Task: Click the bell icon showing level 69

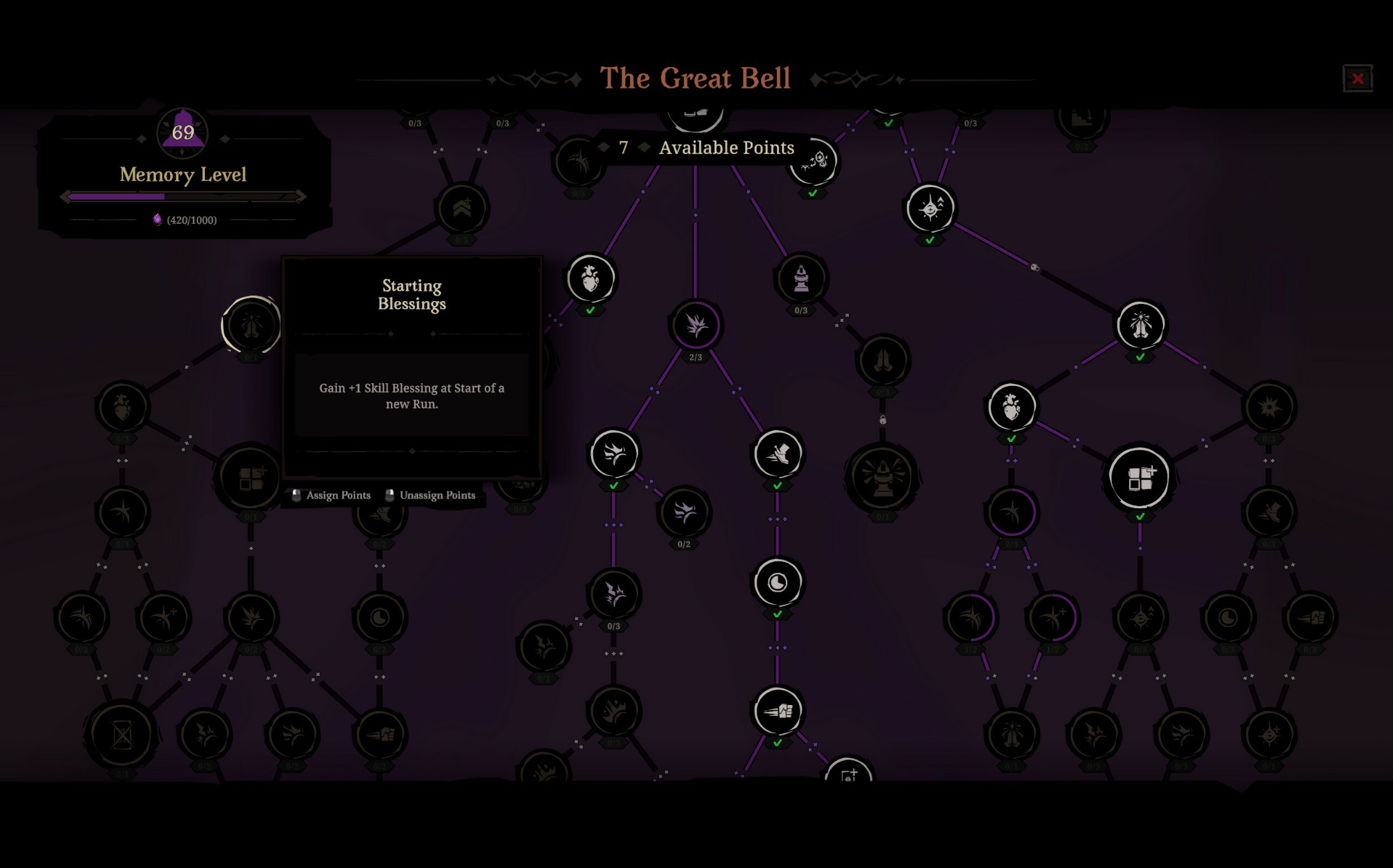Action: (182, 133)
